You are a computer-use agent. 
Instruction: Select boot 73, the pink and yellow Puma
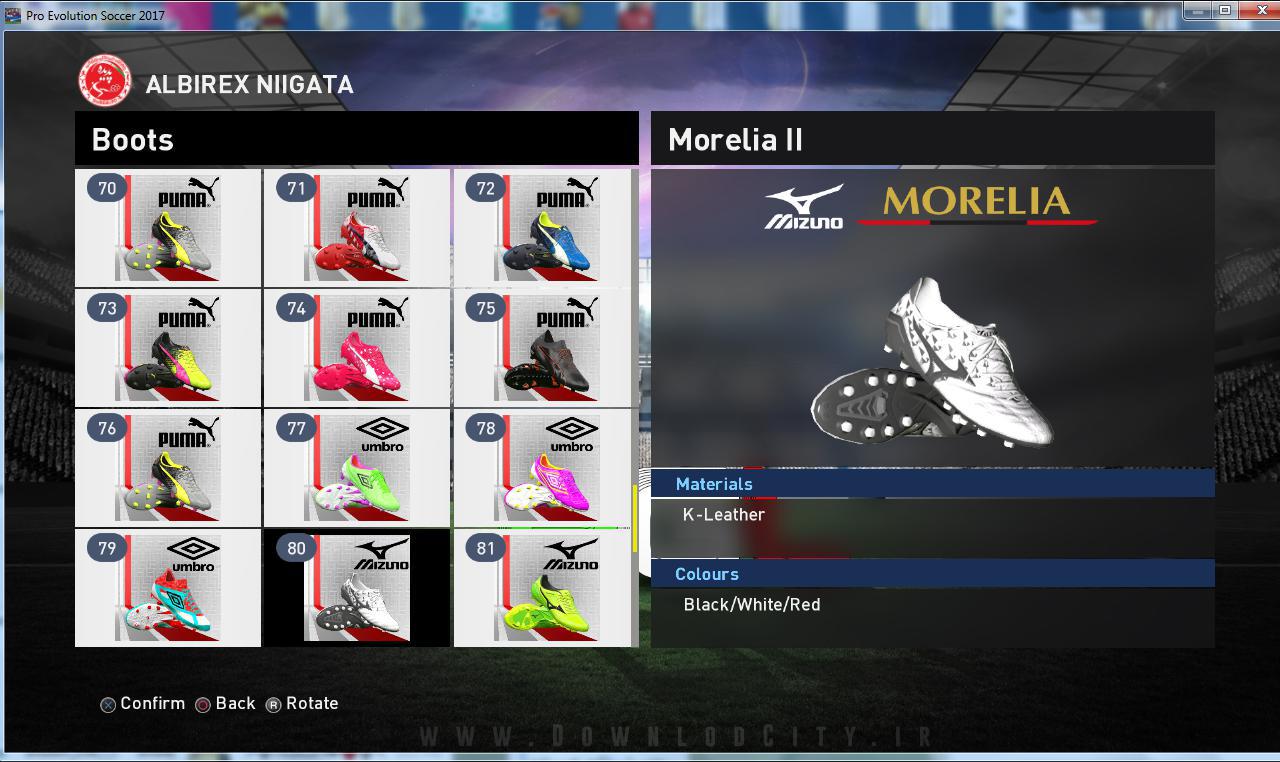pos(168,347)
